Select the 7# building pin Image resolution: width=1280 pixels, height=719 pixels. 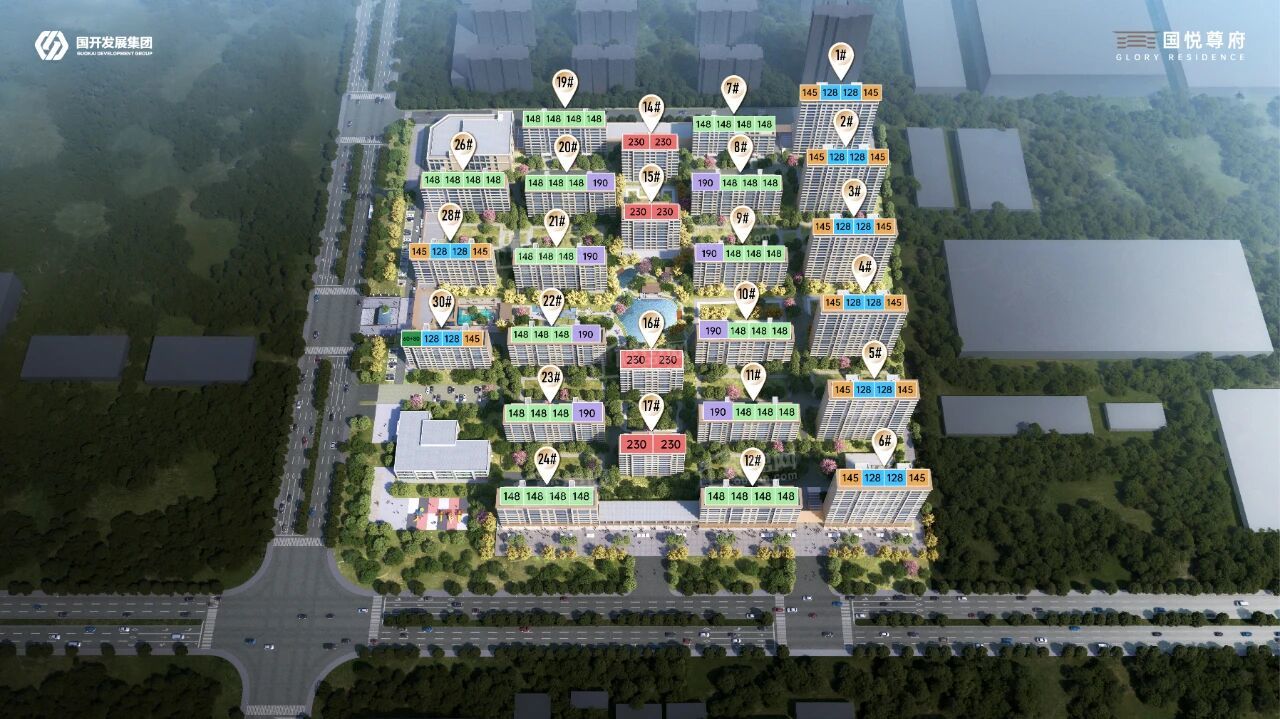734,90
